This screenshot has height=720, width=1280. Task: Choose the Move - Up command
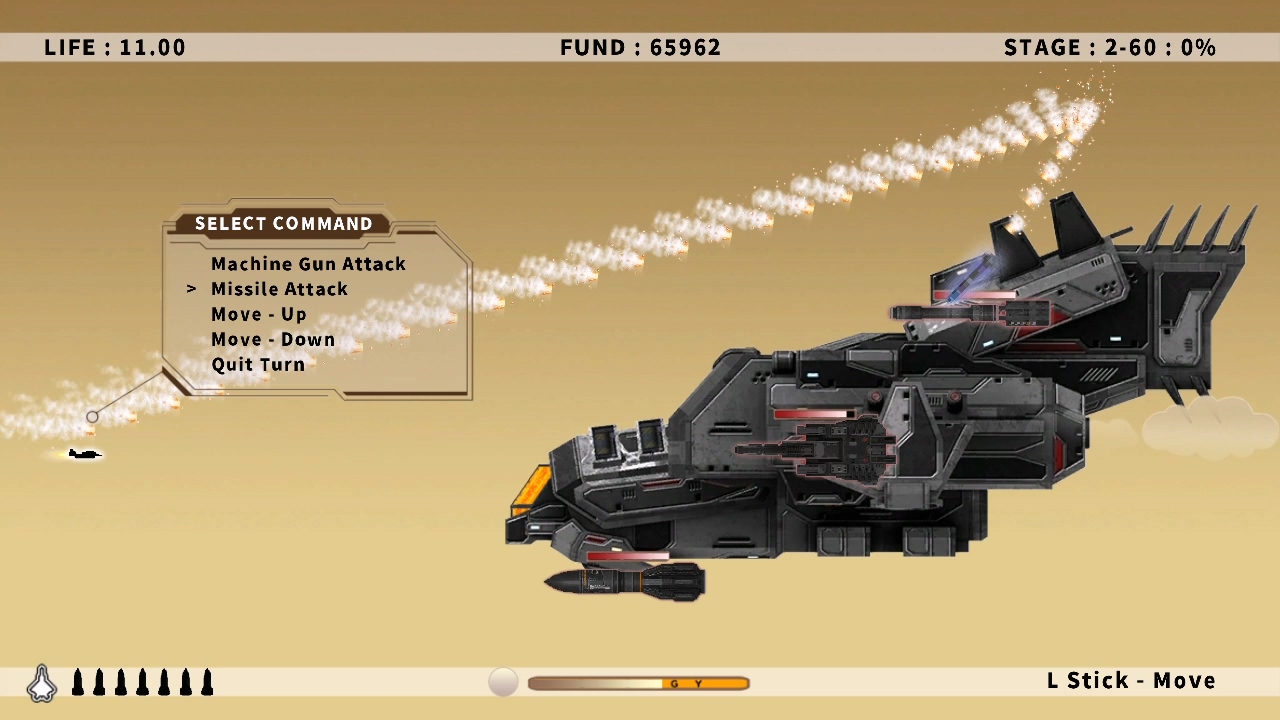259,314
